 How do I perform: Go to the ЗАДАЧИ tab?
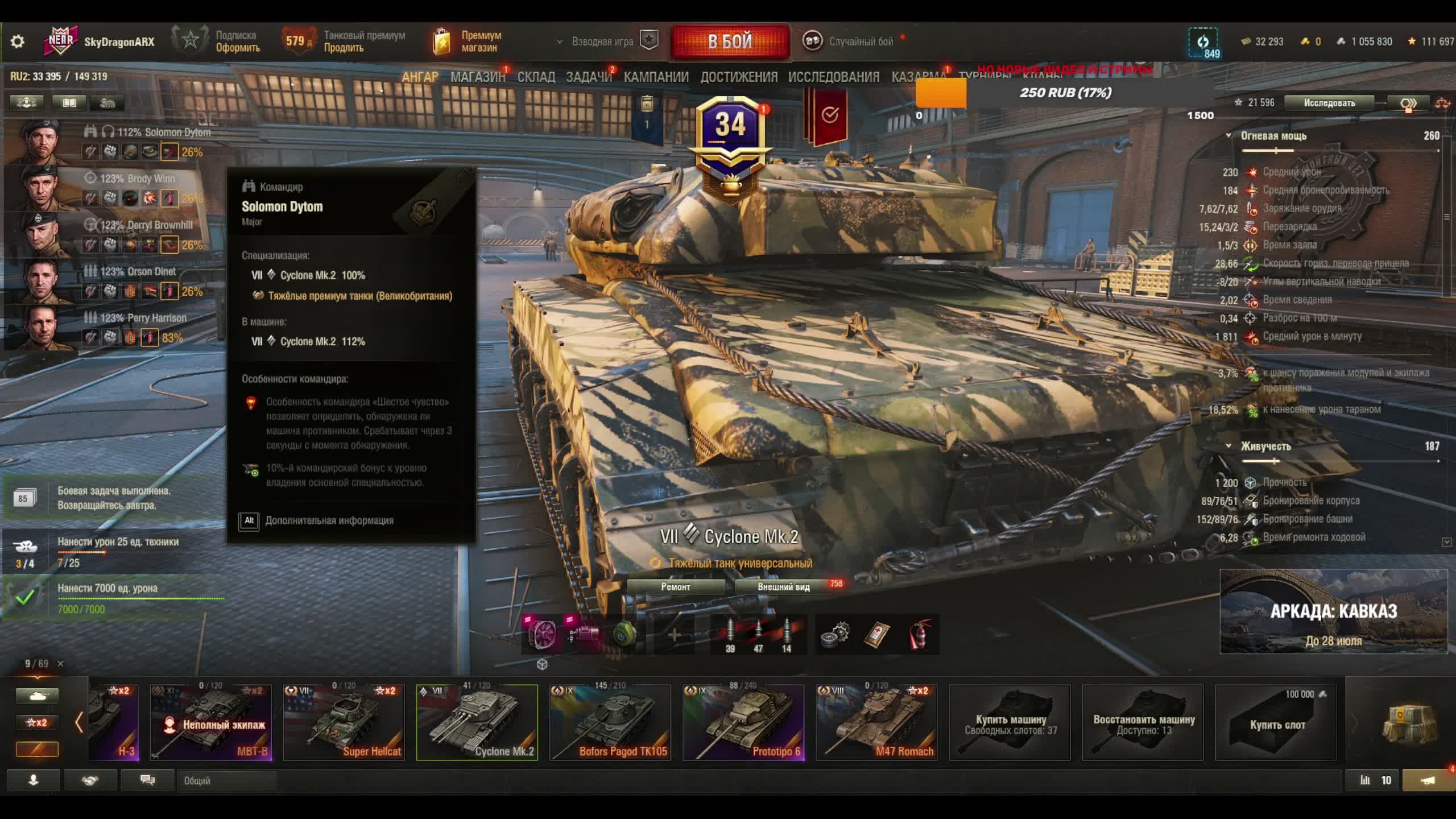point(589,77)
